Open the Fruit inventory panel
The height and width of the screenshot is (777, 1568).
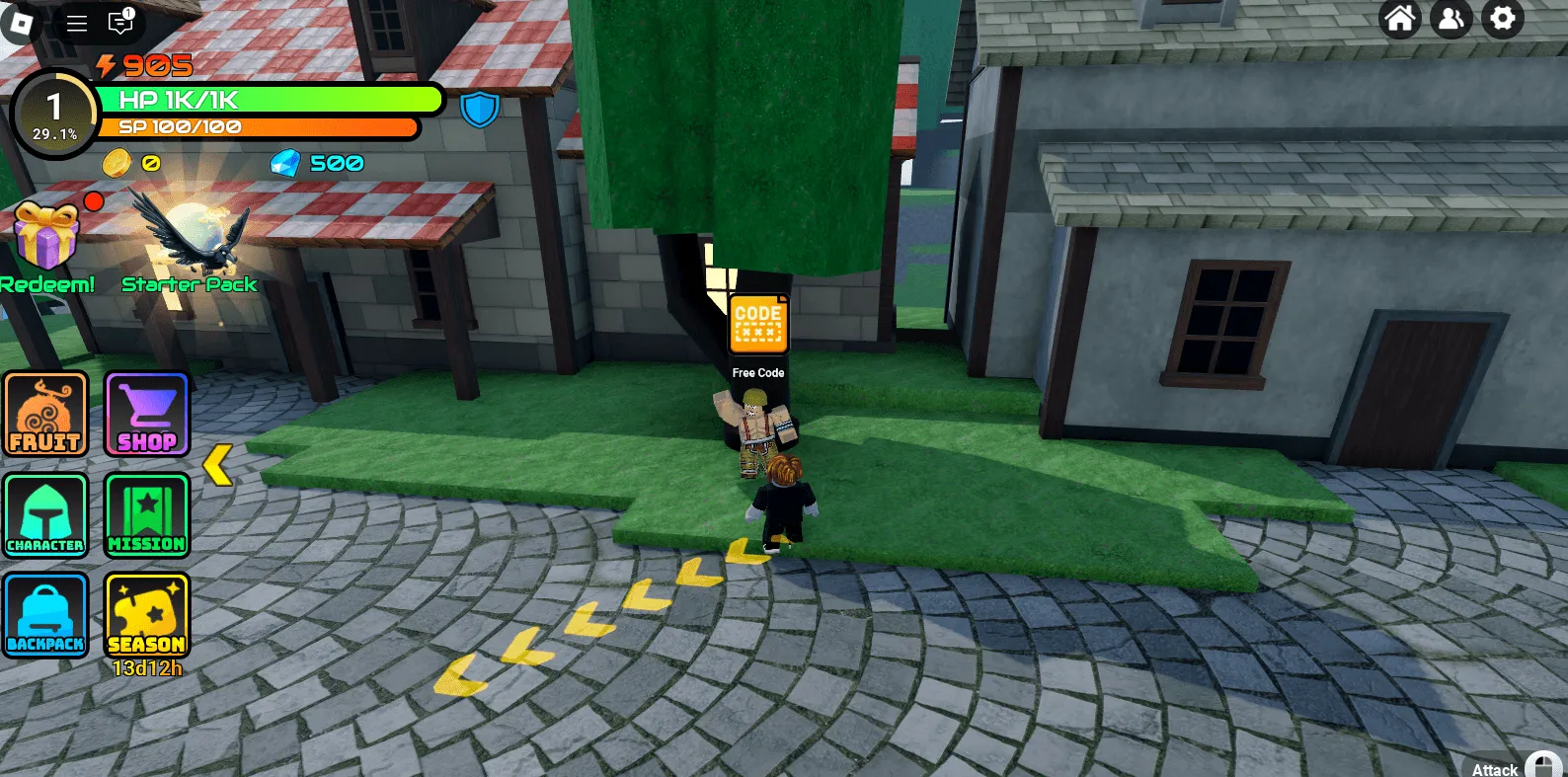point(45,414)
